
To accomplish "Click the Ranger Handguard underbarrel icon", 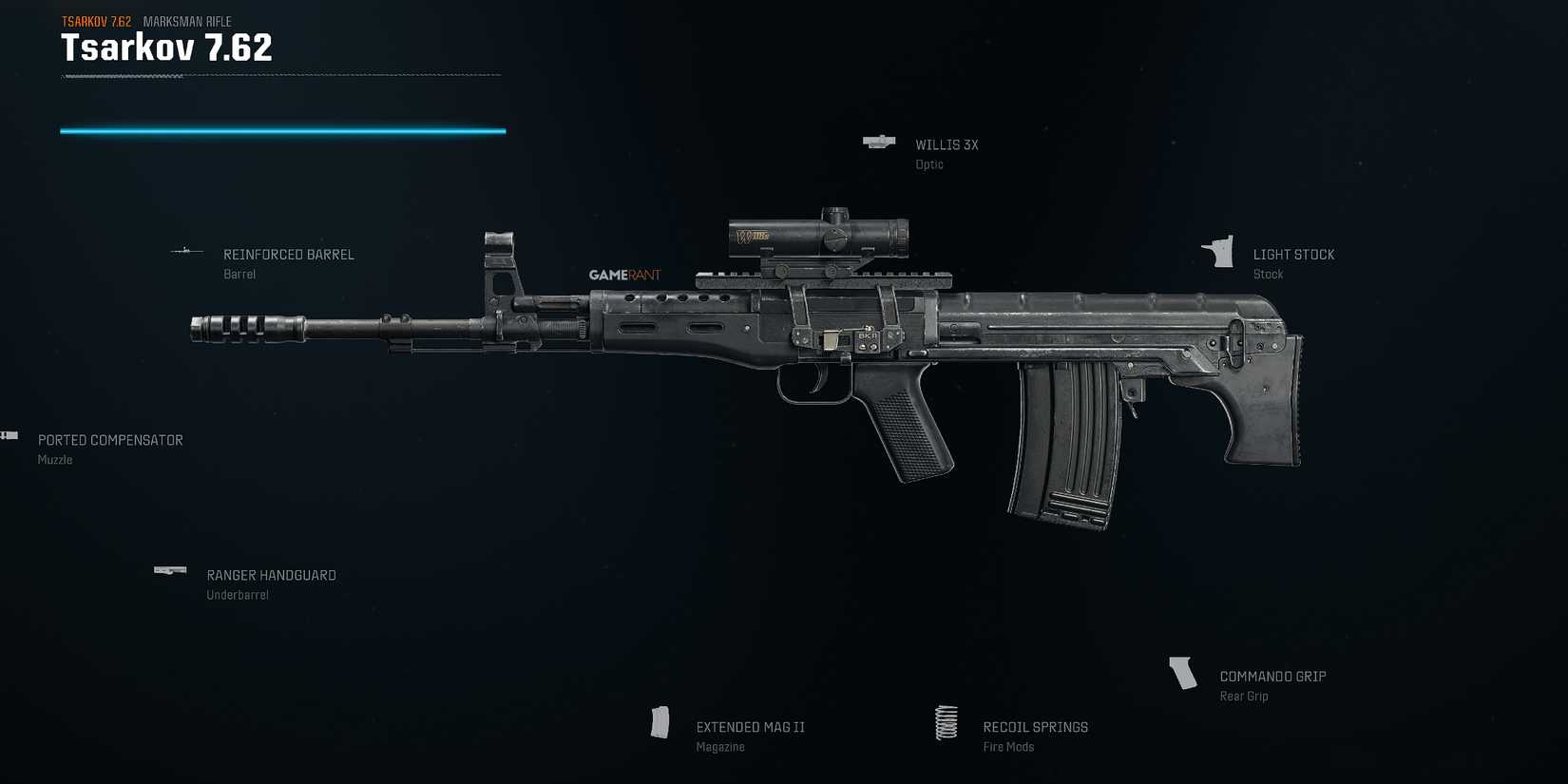I will pos(170,570).
